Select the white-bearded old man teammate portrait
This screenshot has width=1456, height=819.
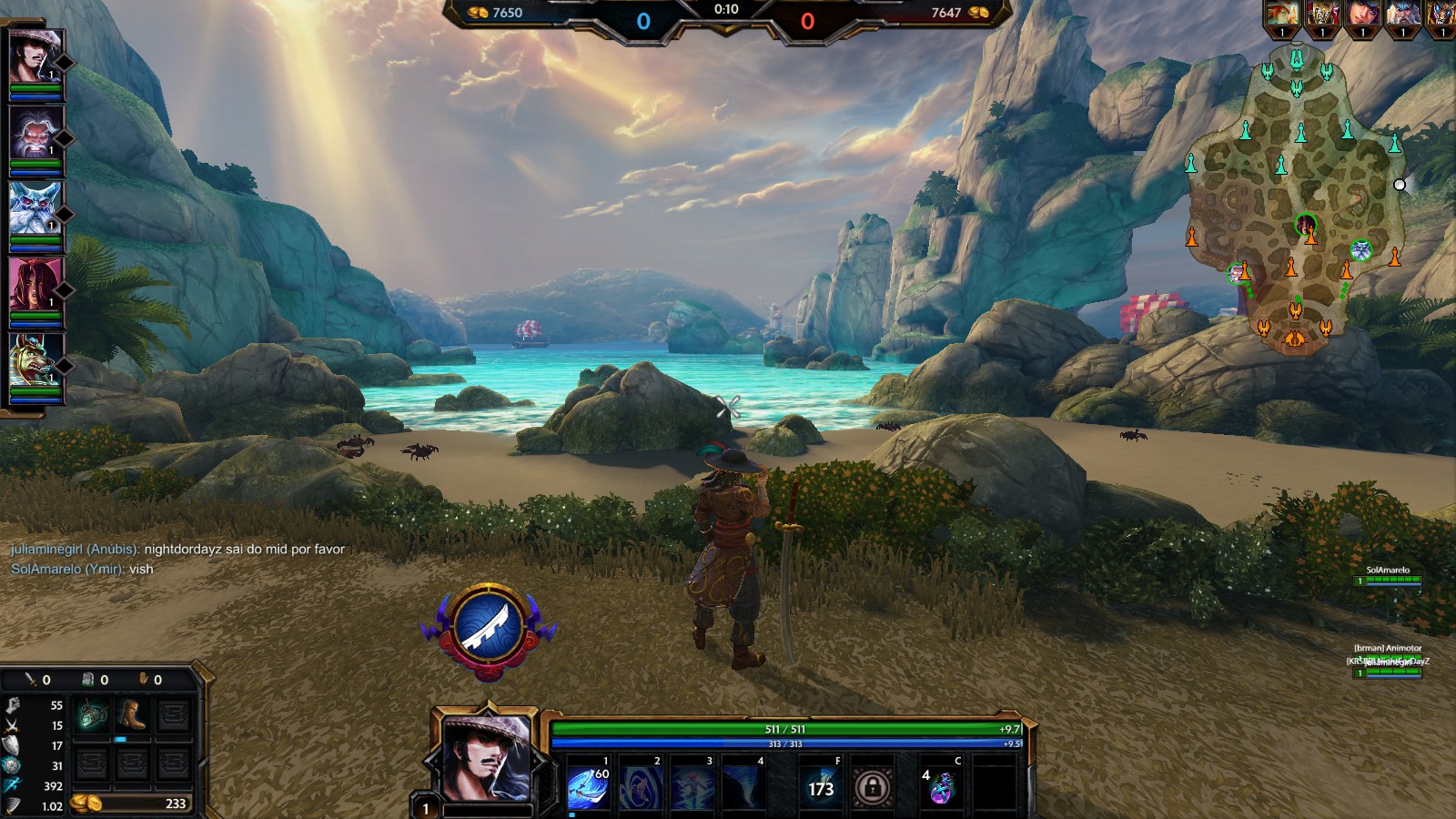(35, 133)
